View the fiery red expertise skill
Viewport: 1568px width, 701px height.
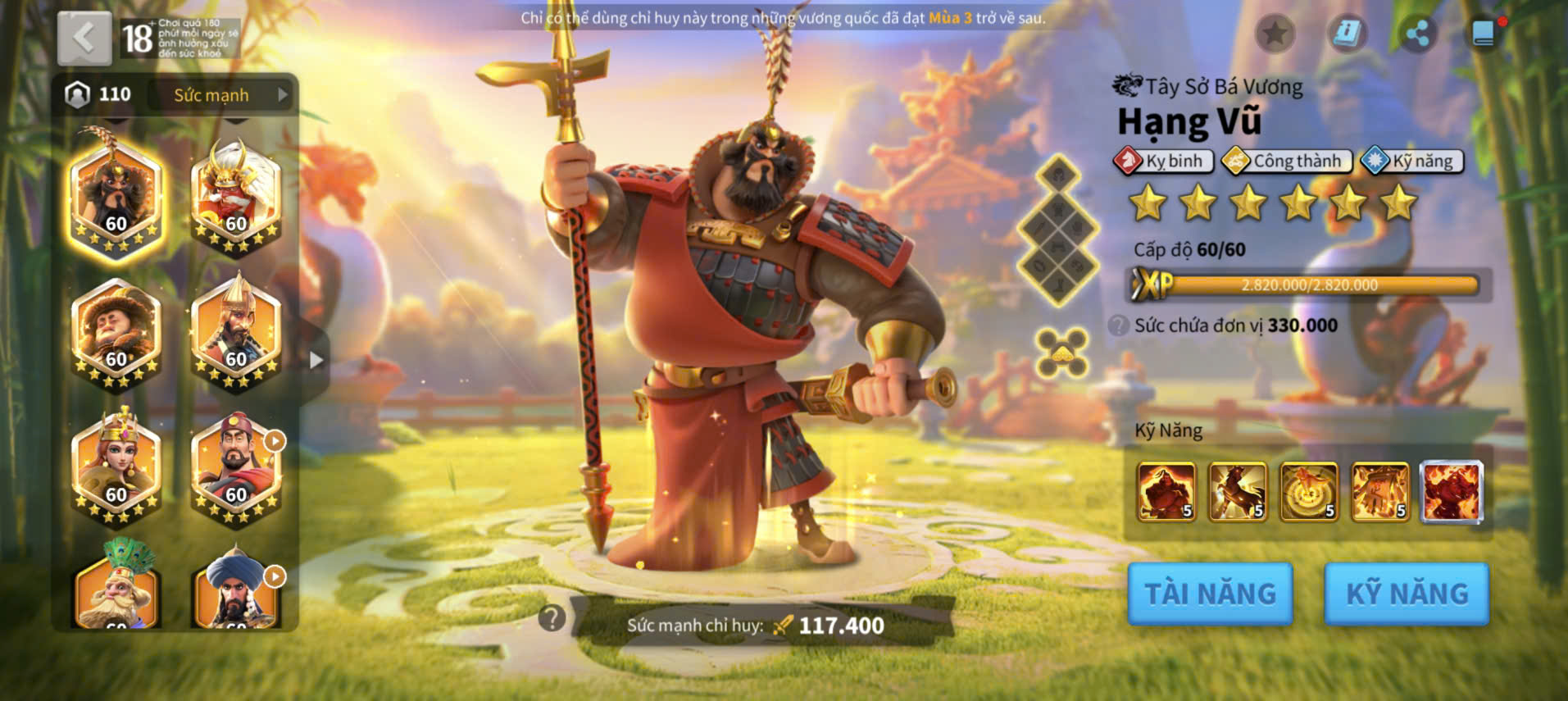coord(1451,492)
